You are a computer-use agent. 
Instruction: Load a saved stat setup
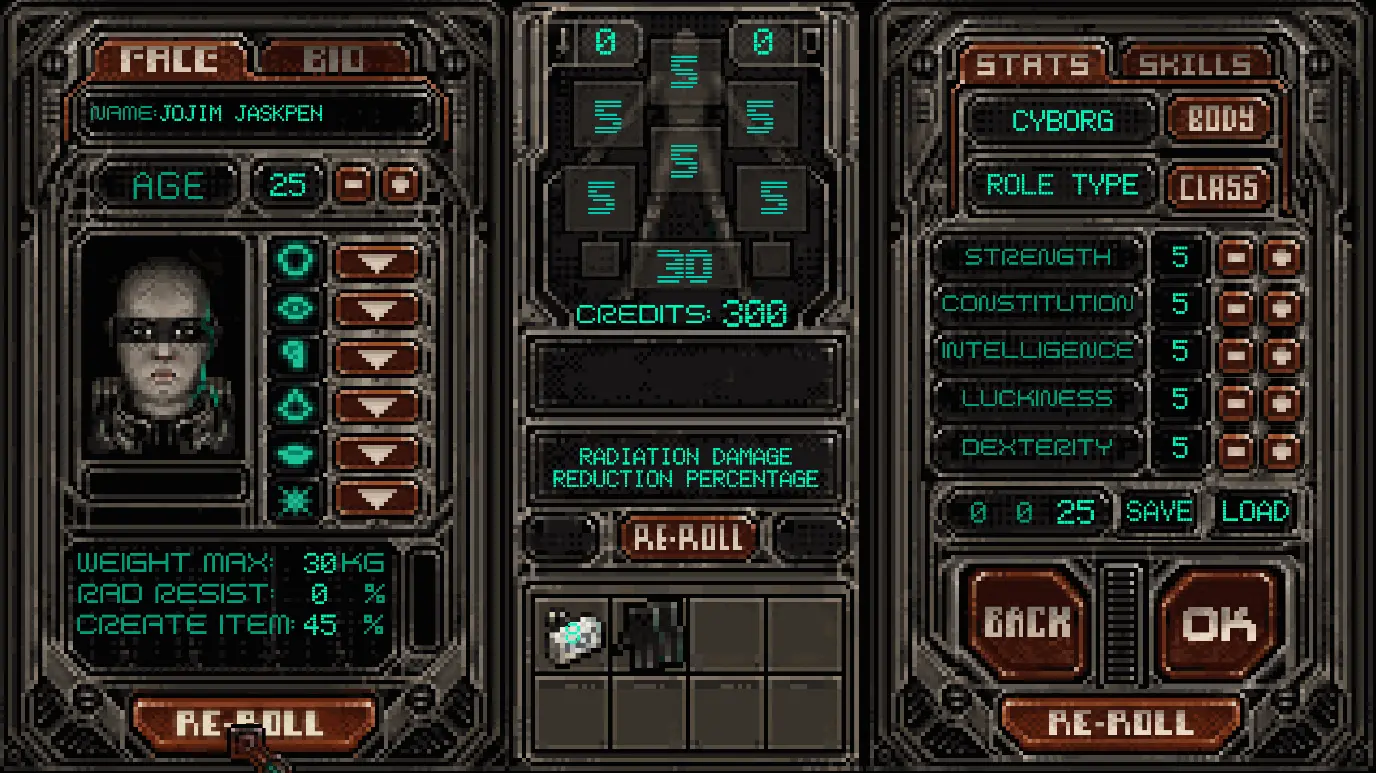tap(1255, 512)
